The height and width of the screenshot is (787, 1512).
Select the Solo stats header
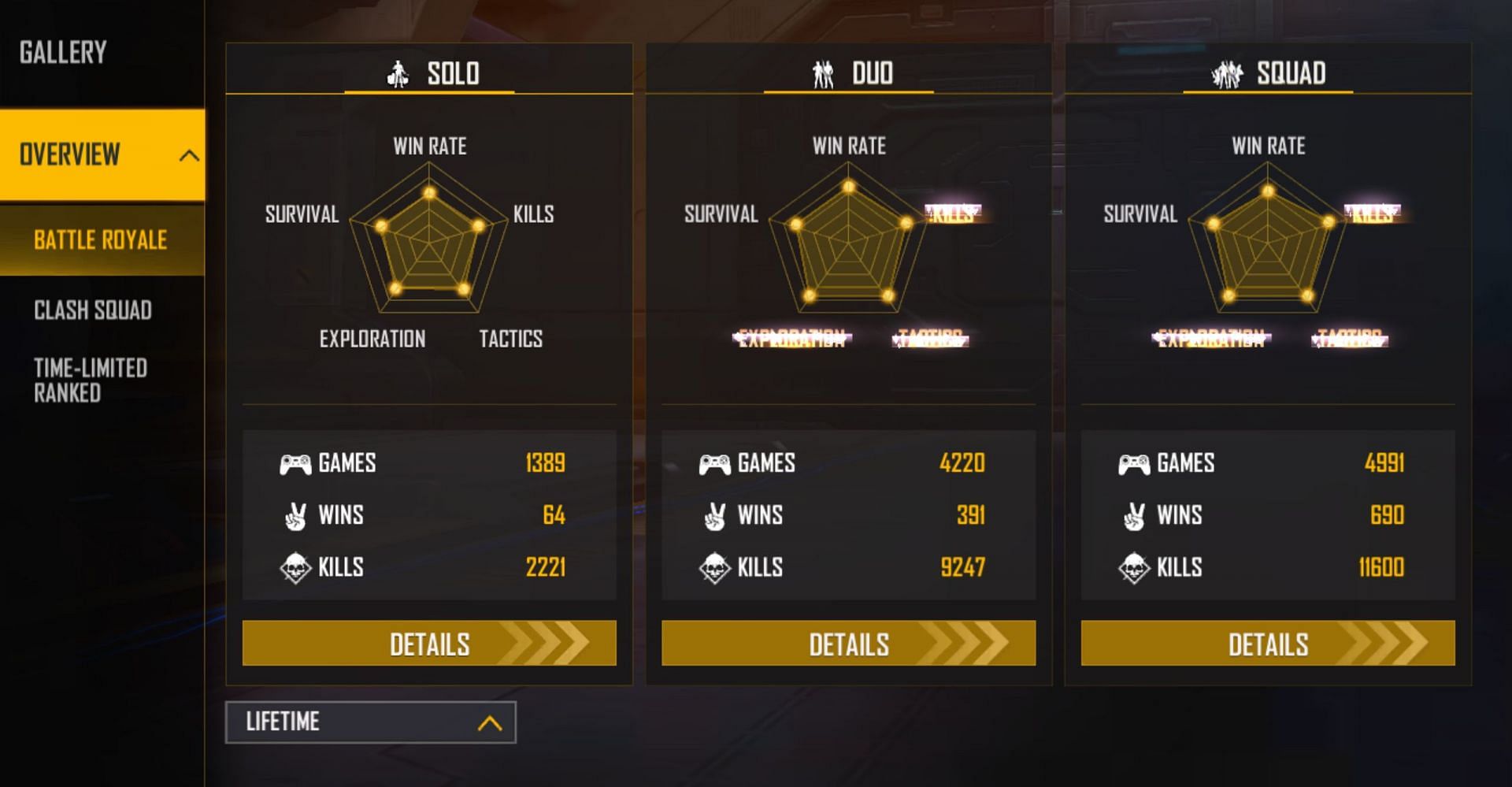point(430,73)
